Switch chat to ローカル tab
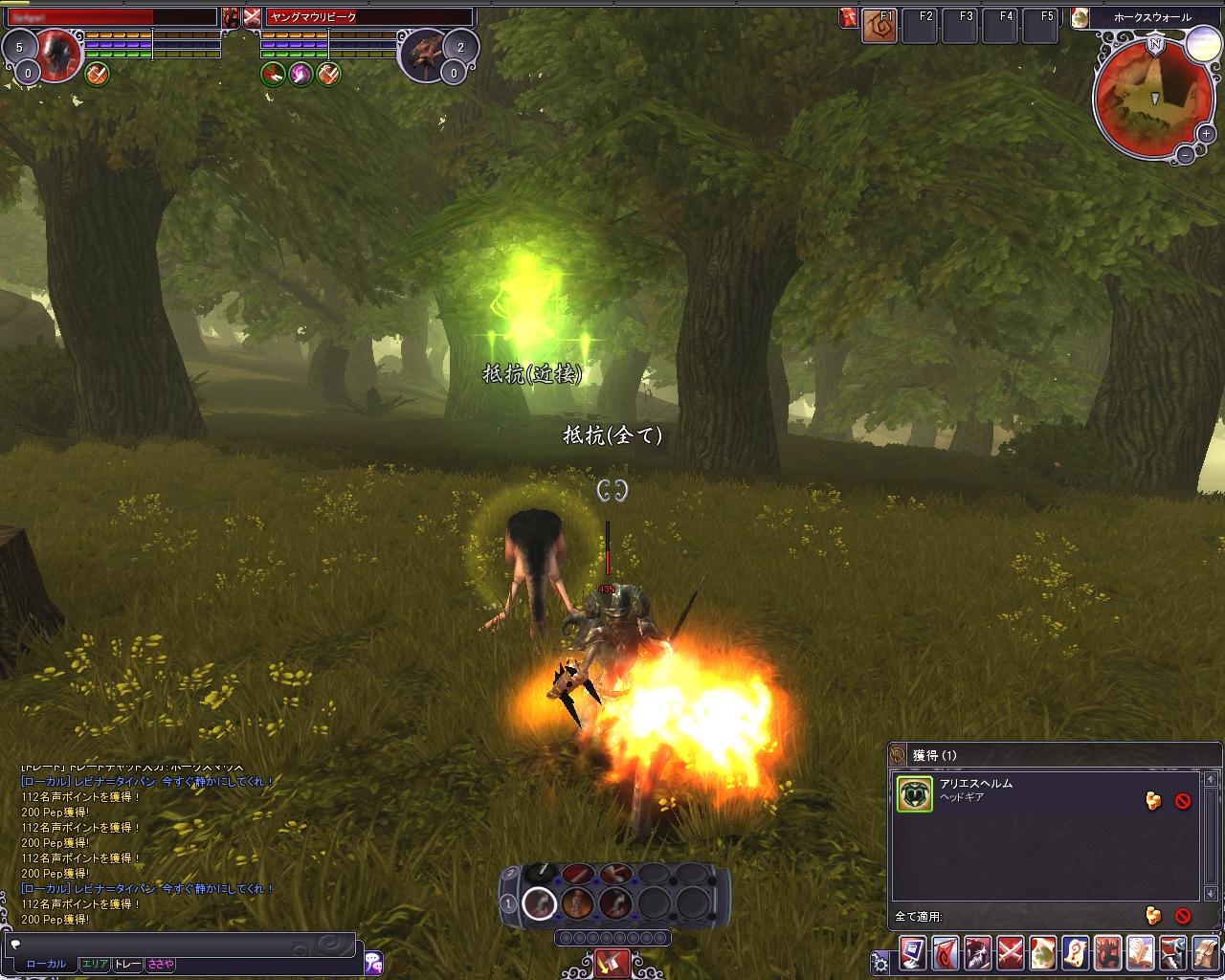Image resolution: width=1225 pixels, height=980 pixels. pyautogui.click(x=46, y=964)
